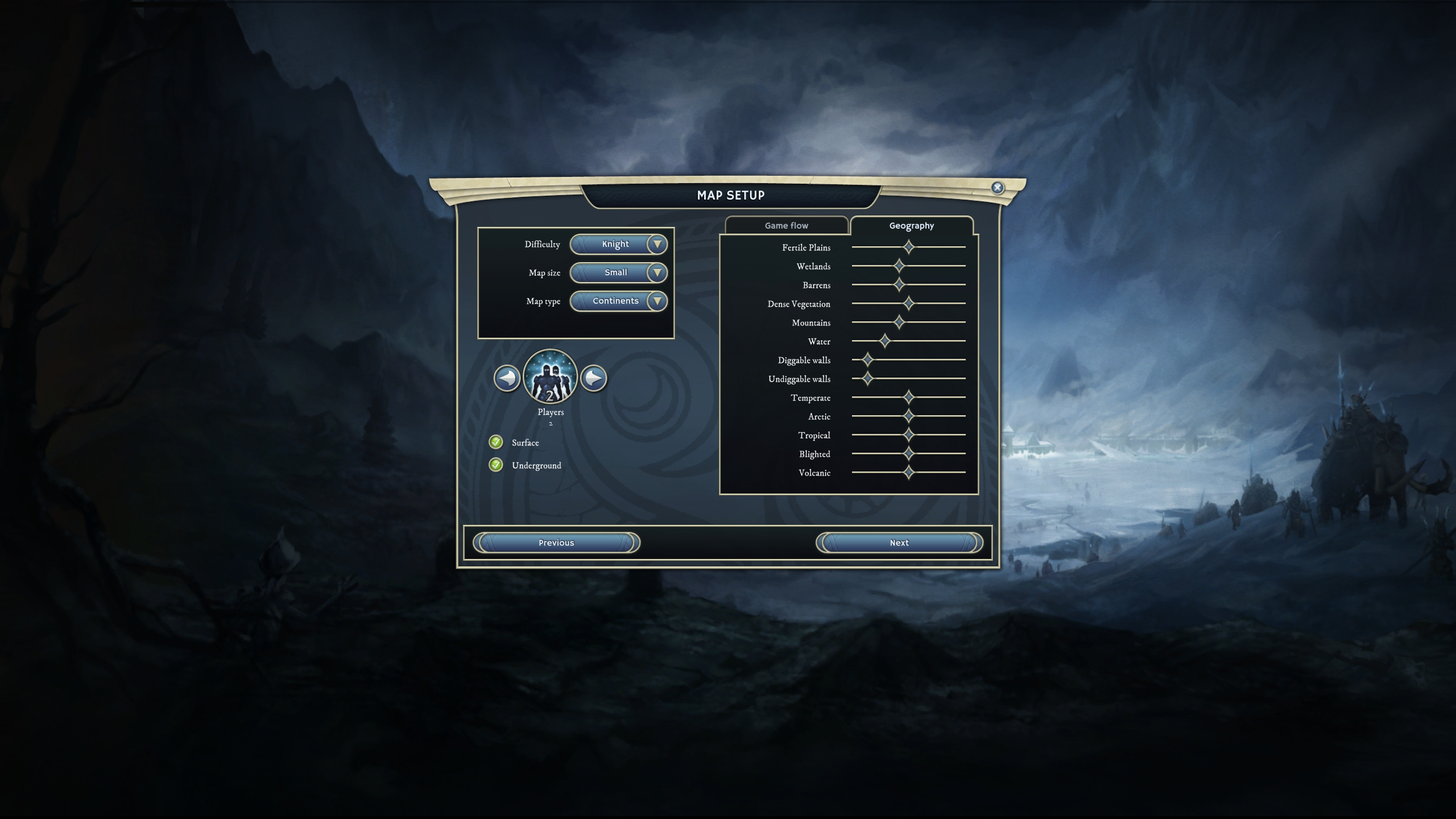
Task: Click the Wetlands slider handle
Action: pos(899,266)
